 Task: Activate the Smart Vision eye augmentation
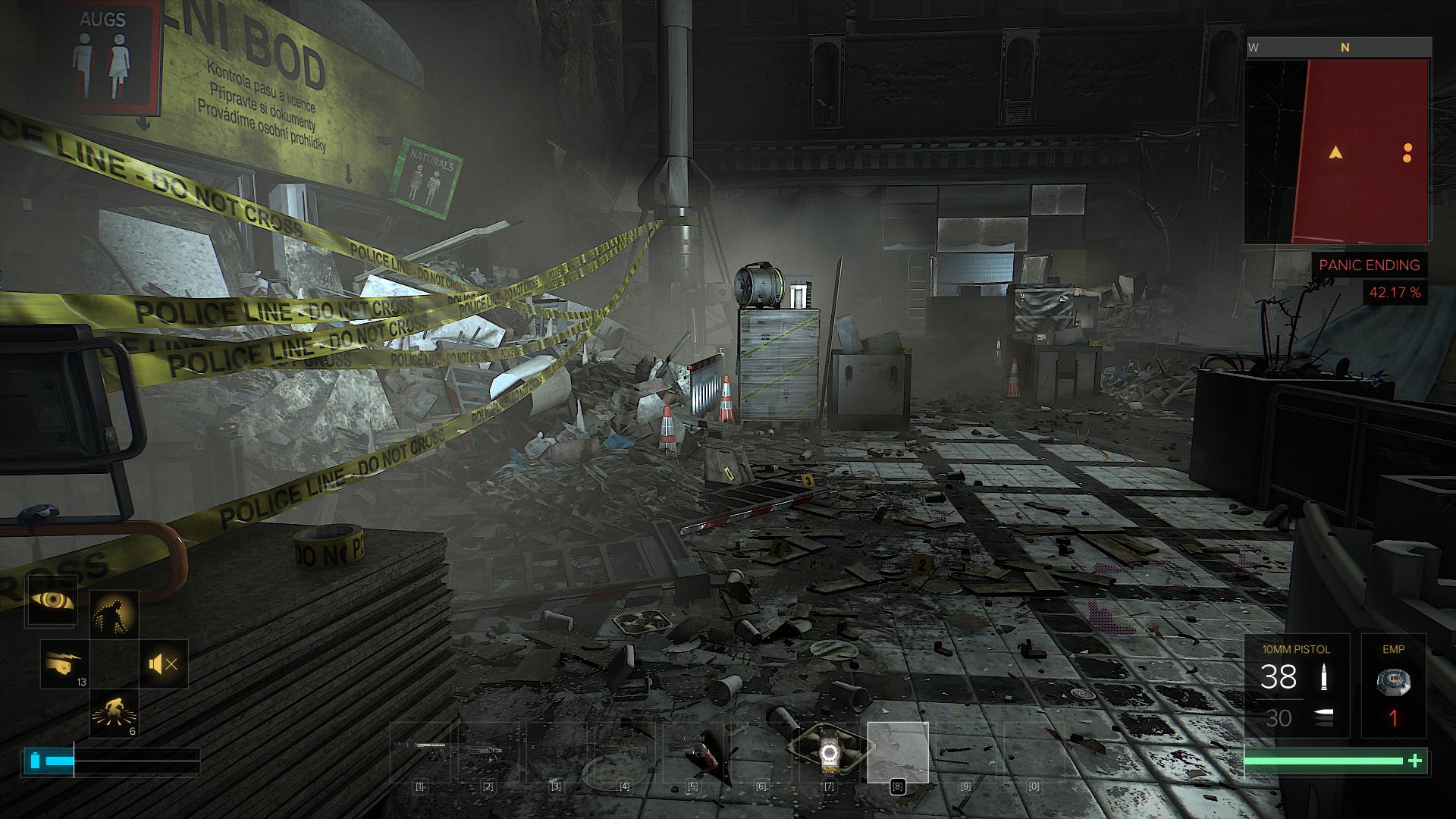tap(52, 601)
